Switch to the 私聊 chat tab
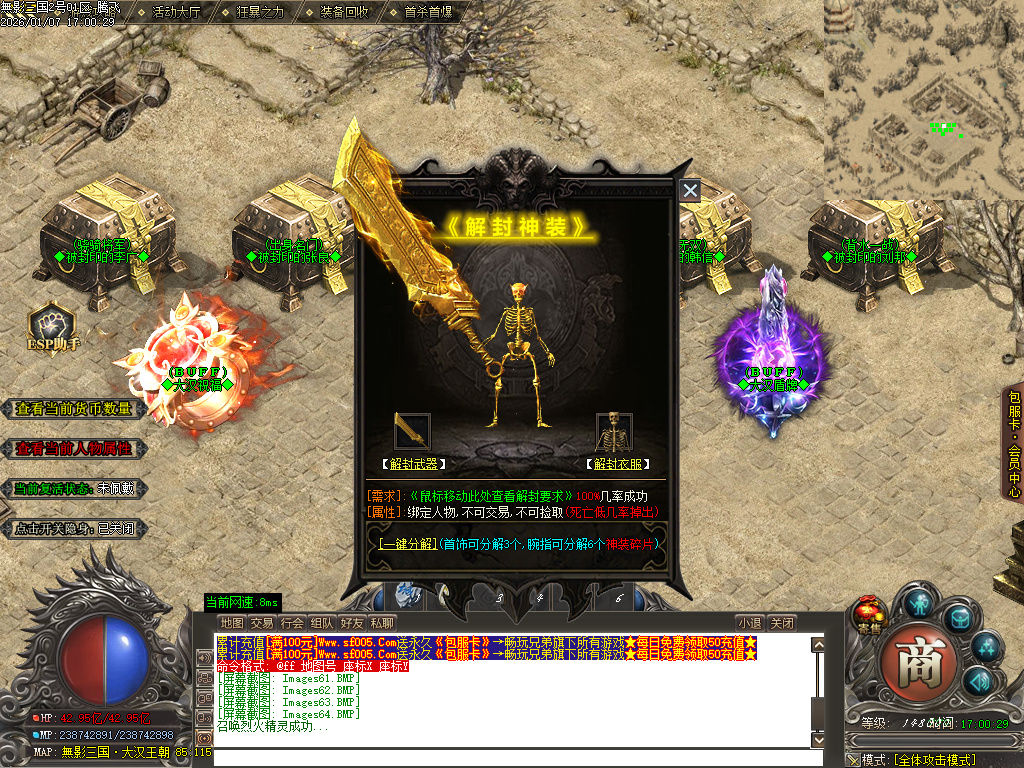The width and height of the screenshot is (1024, 768). click(382, 623)
